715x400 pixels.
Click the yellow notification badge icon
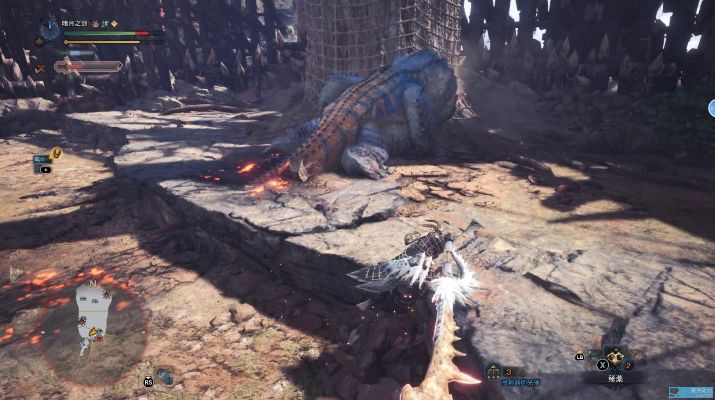tap(56, 153)
